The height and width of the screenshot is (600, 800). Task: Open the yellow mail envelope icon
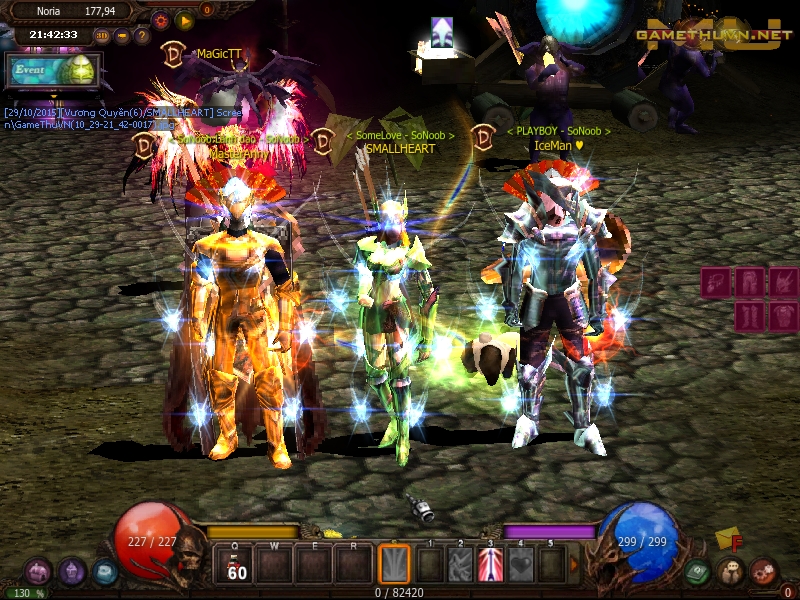point(728,539)
